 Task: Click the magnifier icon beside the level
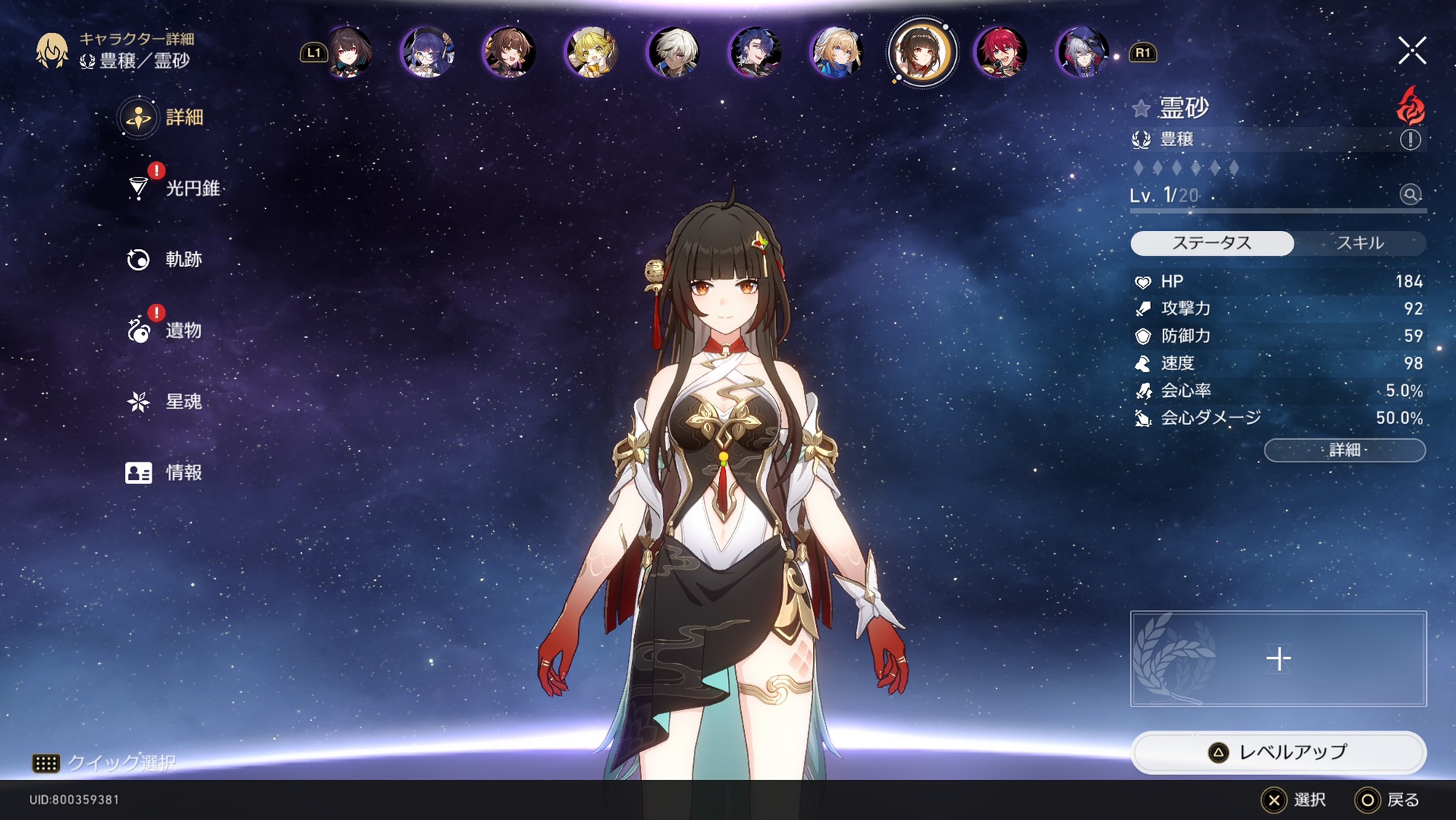tap(1410, 194)
